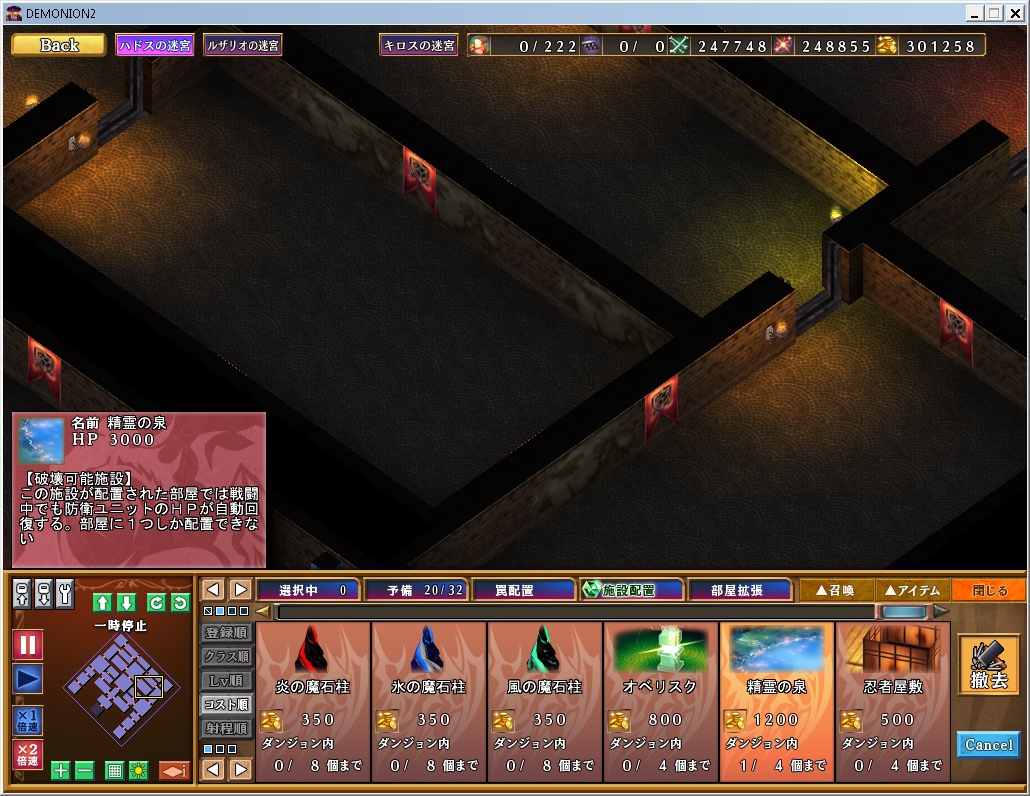
Task: Switch to the ルザリオの迷宮 dungeon
Action: click(x=243, y=45)
